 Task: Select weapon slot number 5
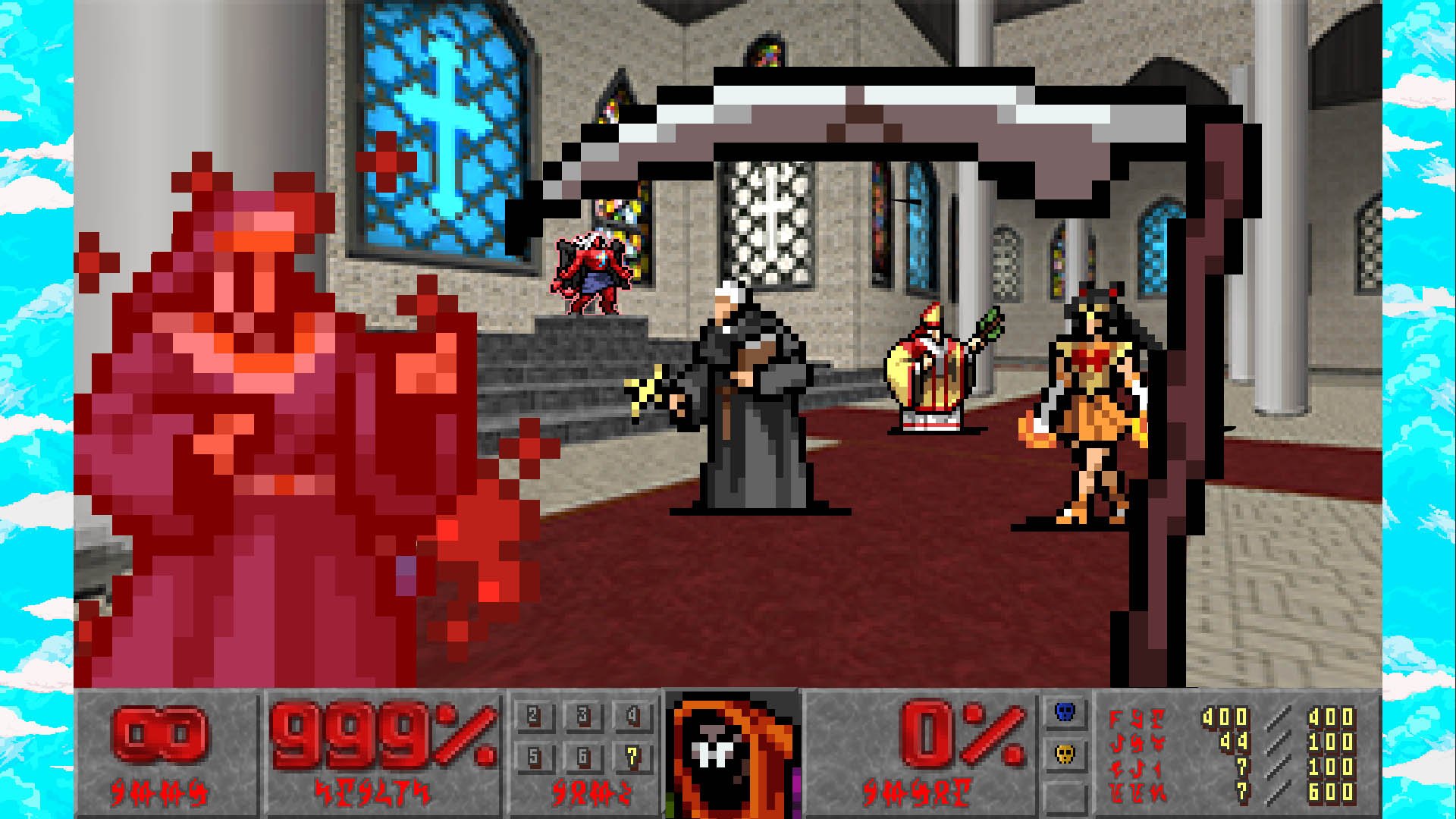[x=534, y=756]
